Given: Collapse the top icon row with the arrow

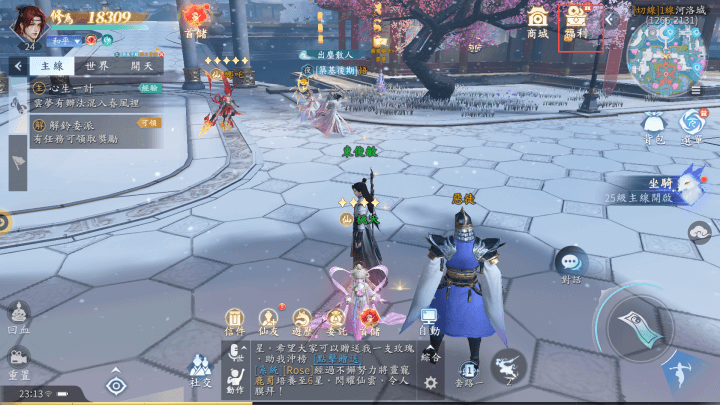Looking at the screenshot, I should coord(609,19).
